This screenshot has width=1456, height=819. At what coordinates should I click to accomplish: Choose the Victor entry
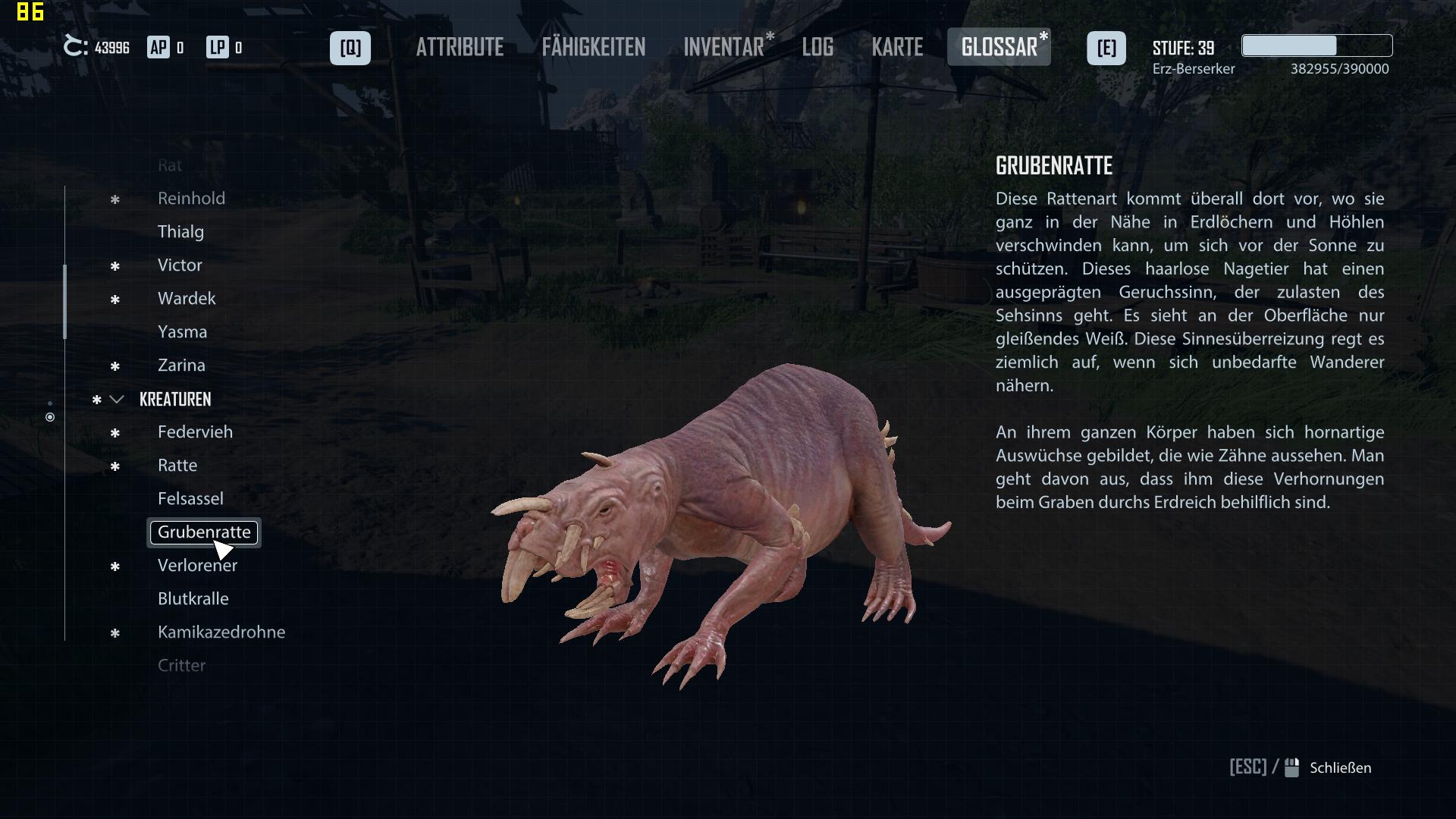(x=180, y=265)
